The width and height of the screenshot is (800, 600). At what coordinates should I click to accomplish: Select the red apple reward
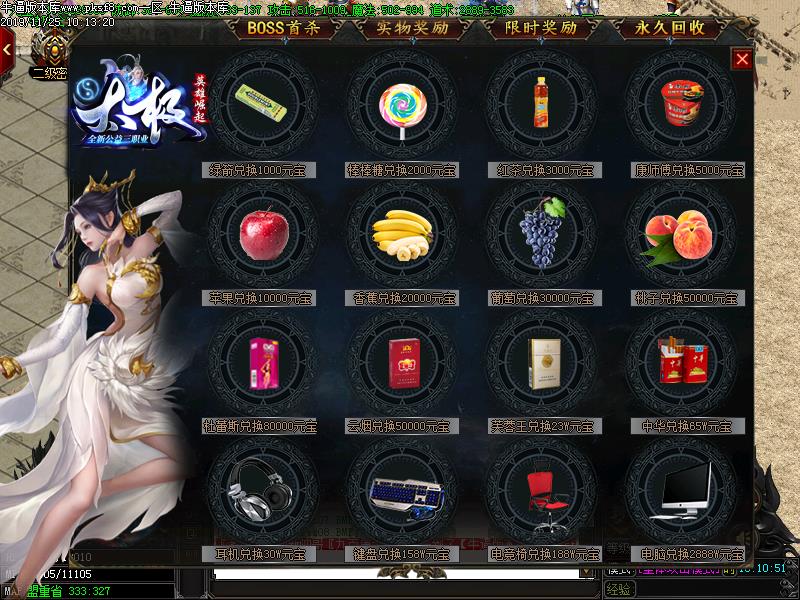point(262,234)
